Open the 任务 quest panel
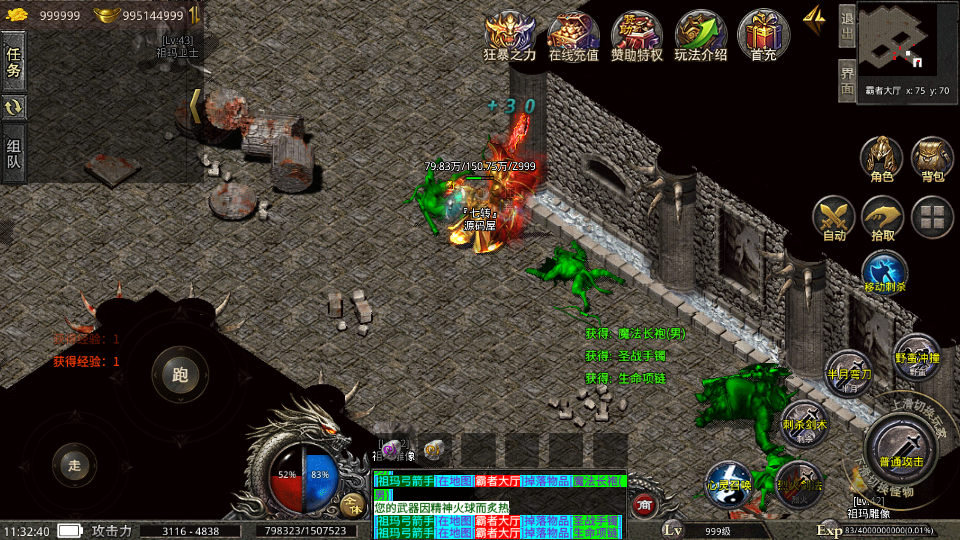The image size is (960, 540). (14, 61)
